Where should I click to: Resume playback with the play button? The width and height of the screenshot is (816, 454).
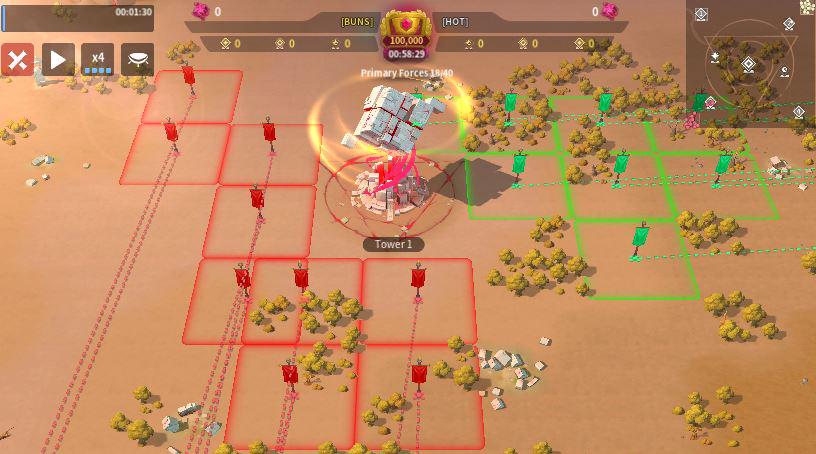57,60
